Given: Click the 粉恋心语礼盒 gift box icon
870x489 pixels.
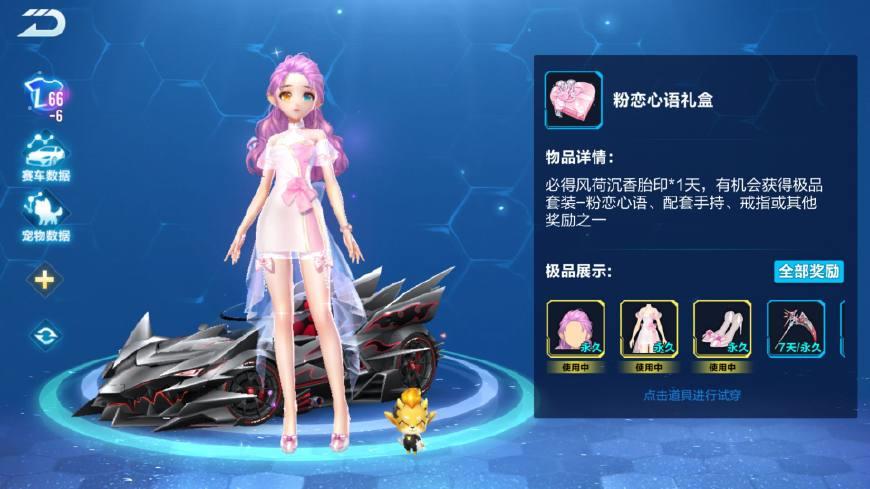Looking at the screenshot, I should click(x=574, y=100).
